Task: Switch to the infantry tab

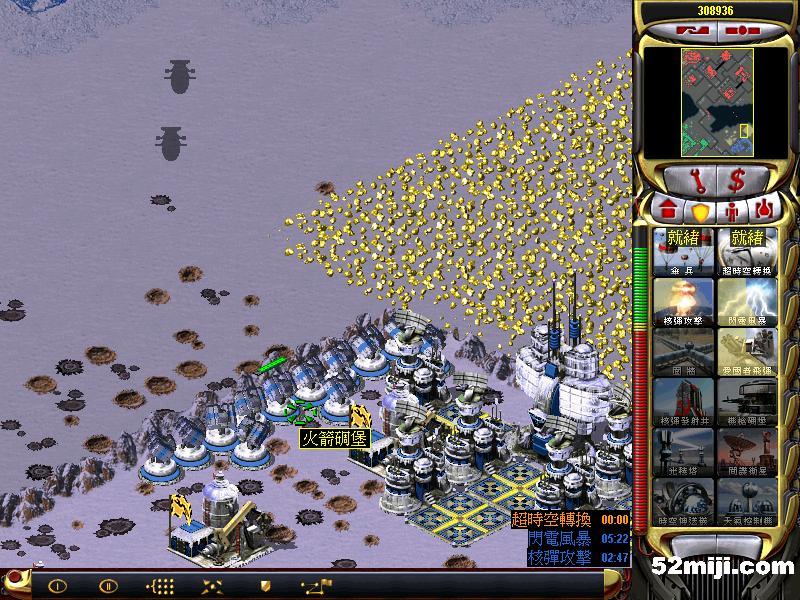Action: (731, 212)
